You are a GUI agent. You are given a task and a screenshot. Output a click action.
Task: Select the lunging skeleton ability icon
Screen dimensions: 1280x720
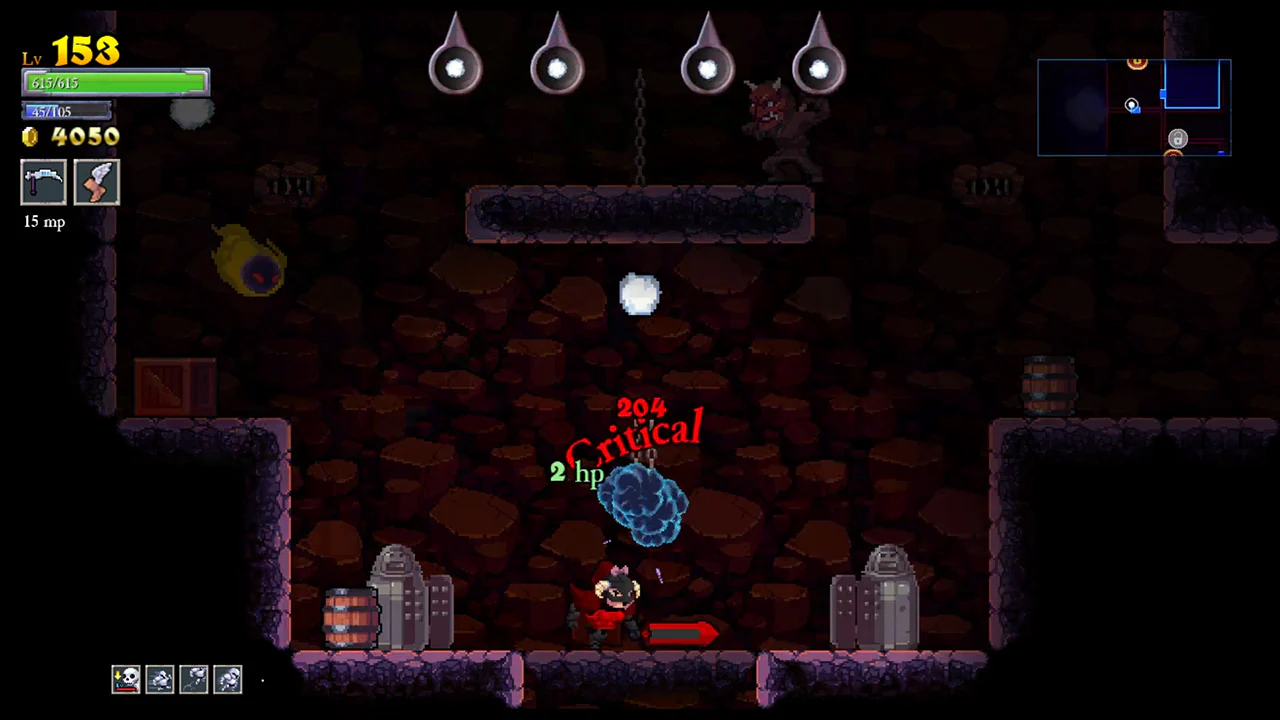[194, 679]
